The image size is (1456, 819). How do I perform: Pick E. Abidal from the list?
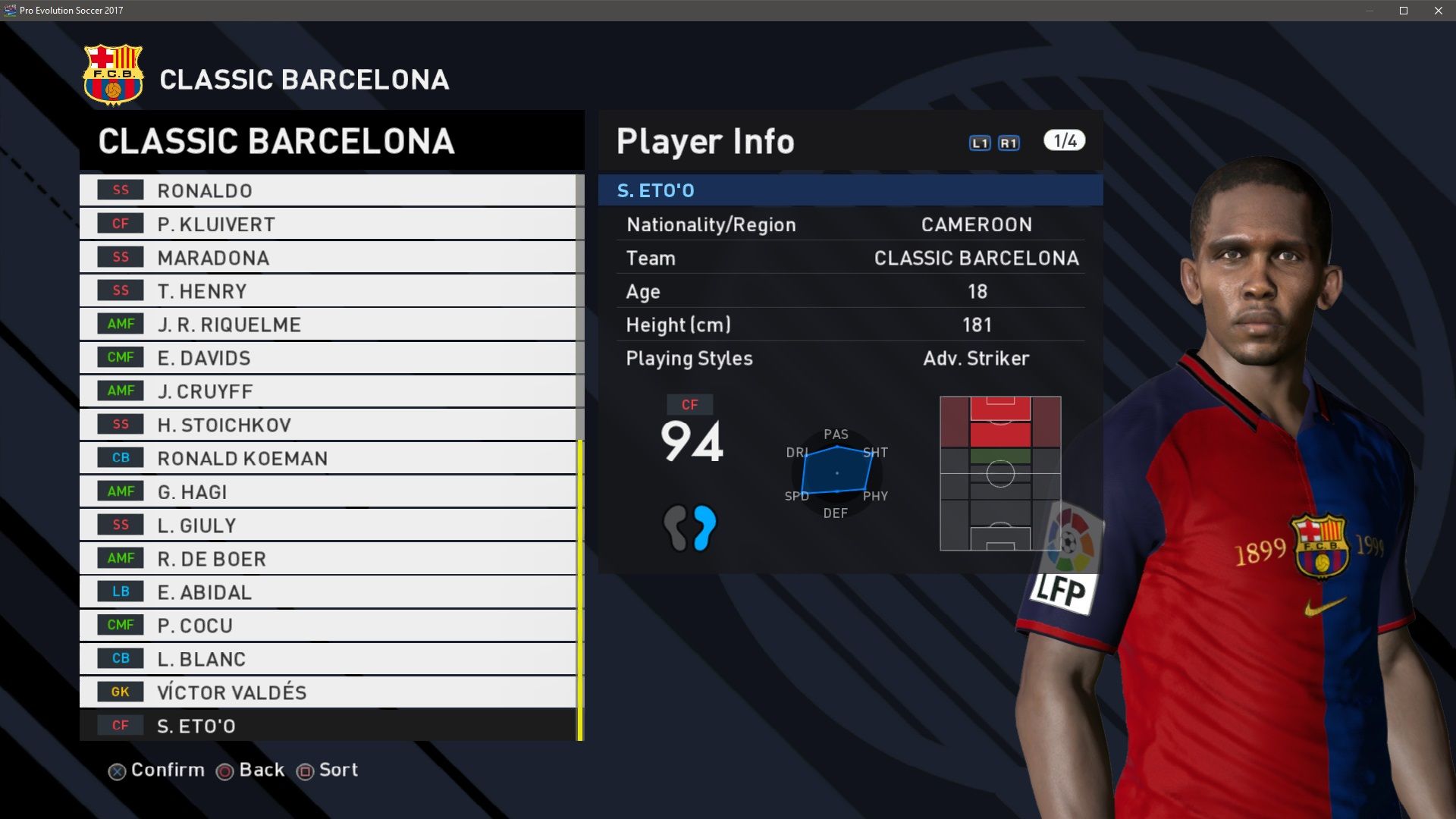(326, 592)
